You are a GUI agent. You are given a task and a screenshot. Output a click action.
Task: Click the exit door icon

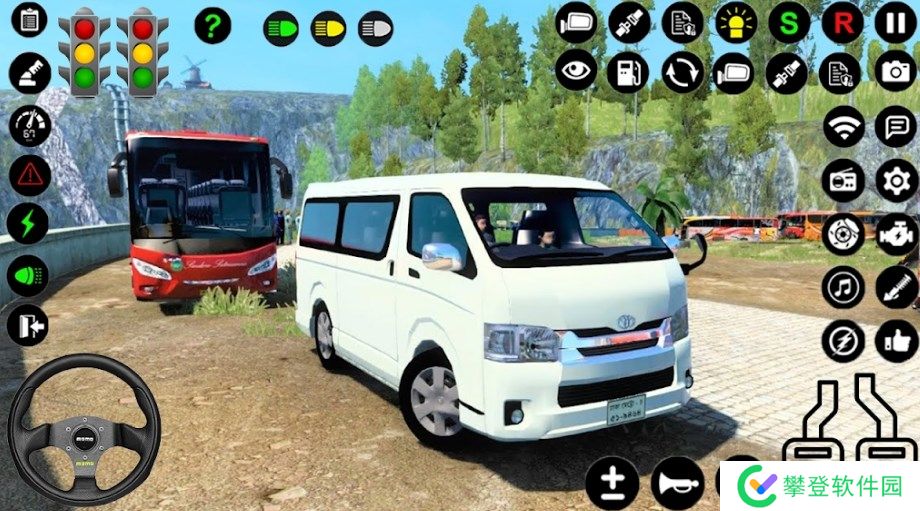(28, 324)
